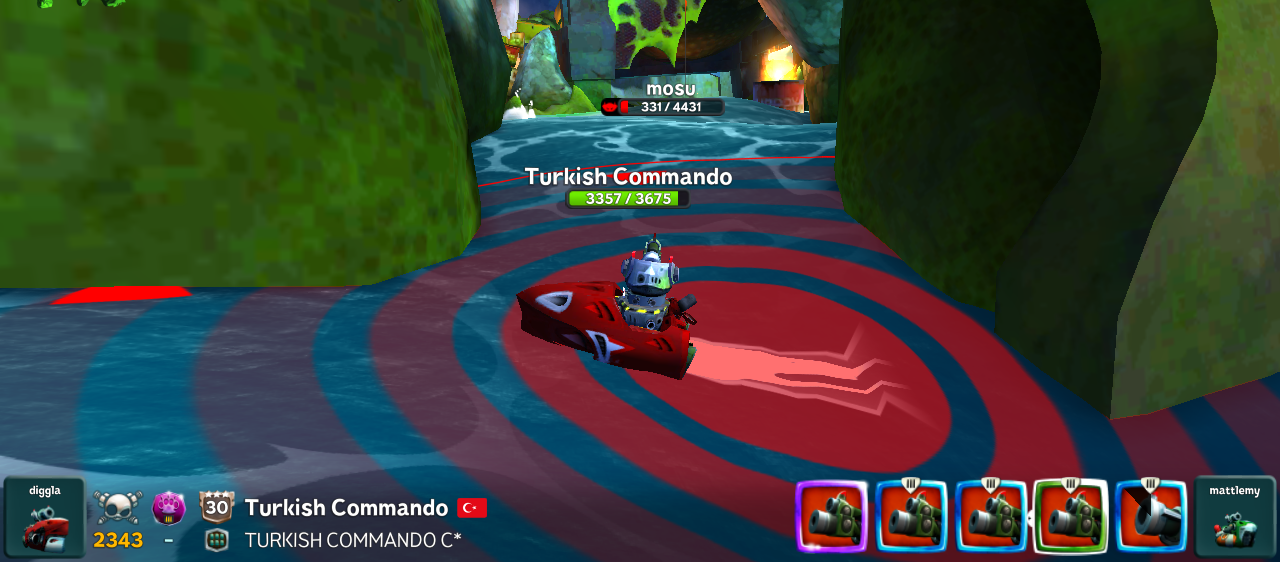Select the green-bordered cannon weapon slot
Image resolution: width=1280 pixels, height=562 pixels.
[1070, 517]
